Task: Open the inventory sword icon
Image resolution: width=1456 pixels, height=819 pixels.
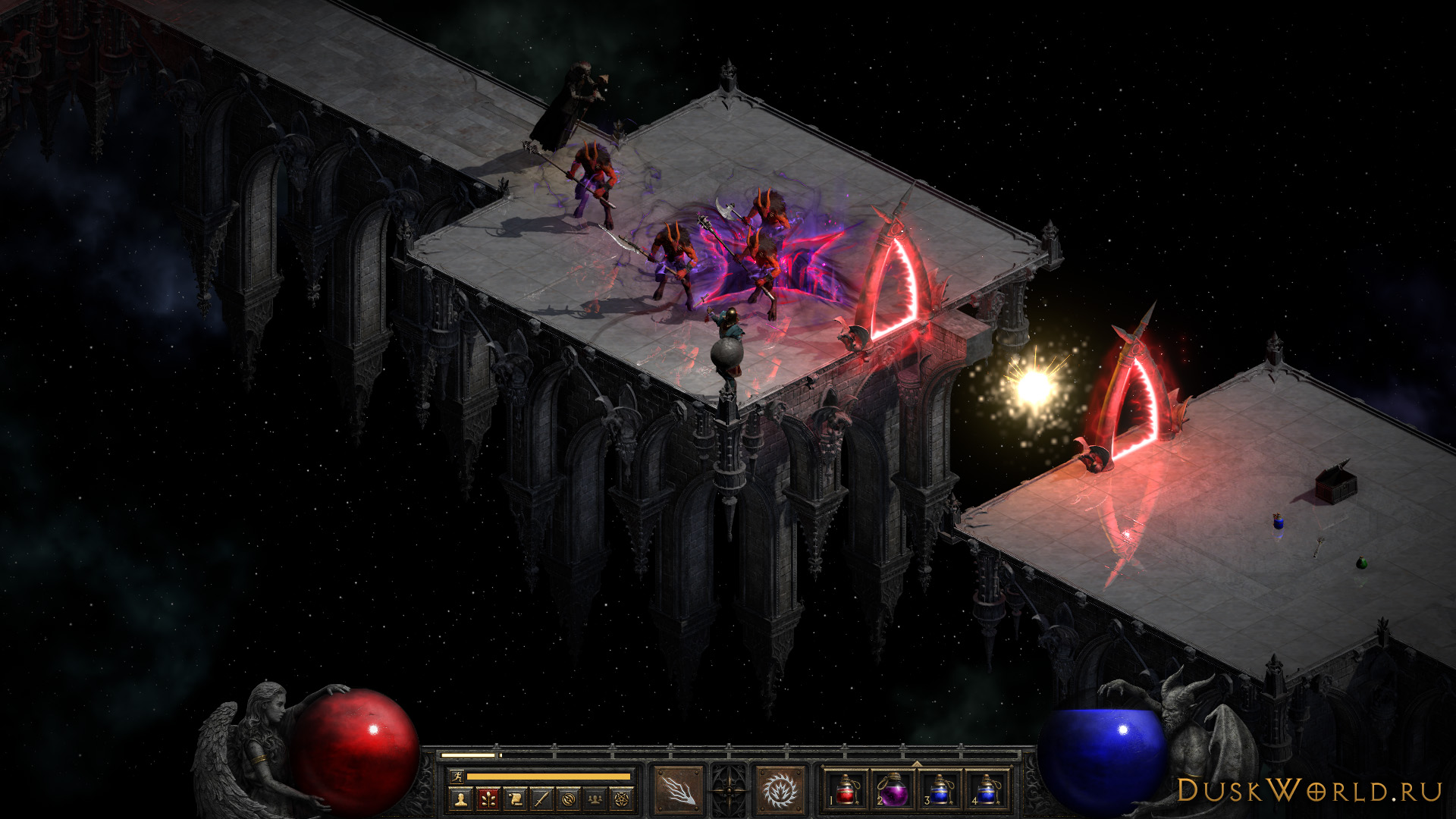Action: click(x=541, y=798)
